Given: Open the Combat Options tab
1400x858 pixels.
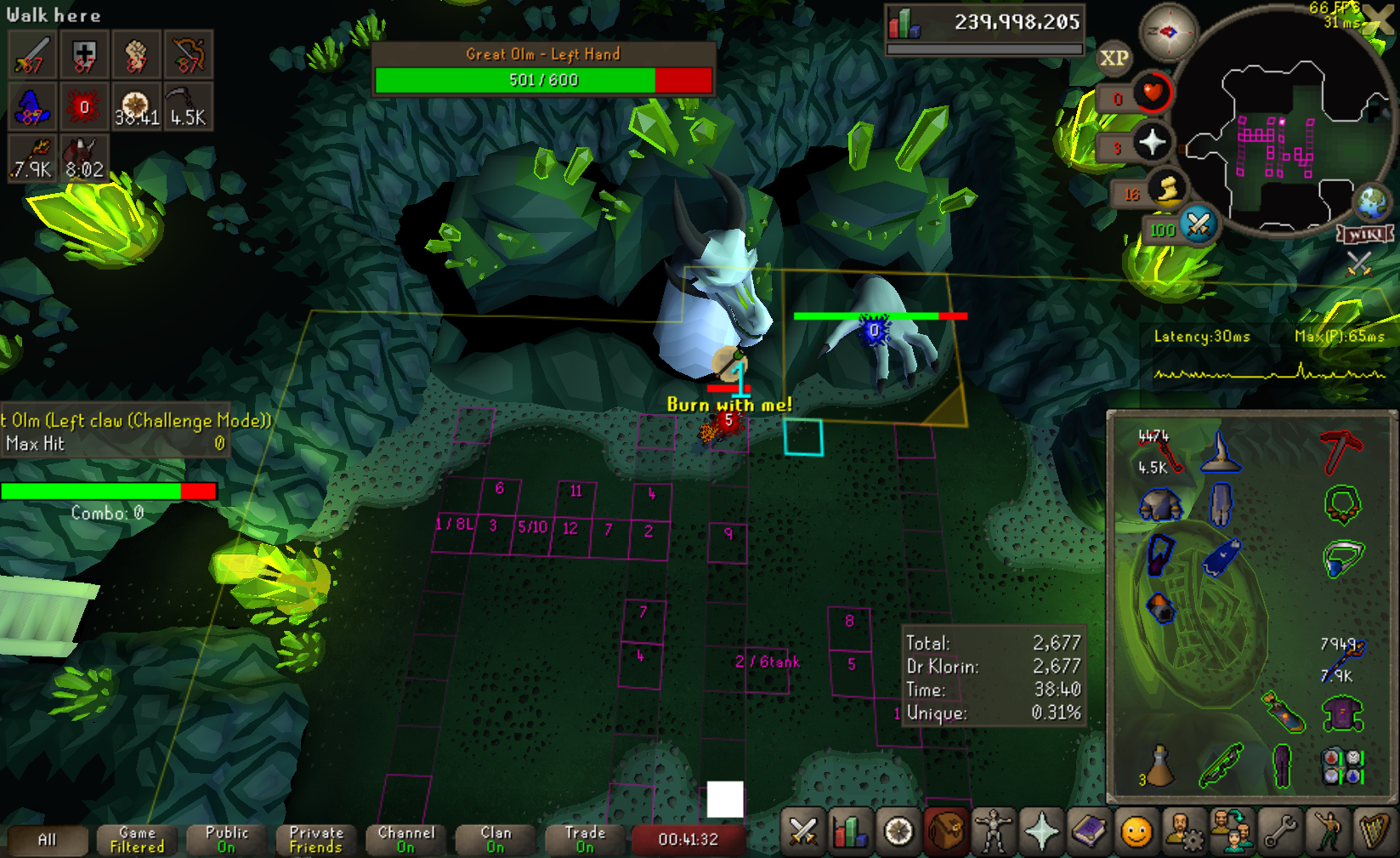Looking at the screenshot, I should (x=802, y=832).
